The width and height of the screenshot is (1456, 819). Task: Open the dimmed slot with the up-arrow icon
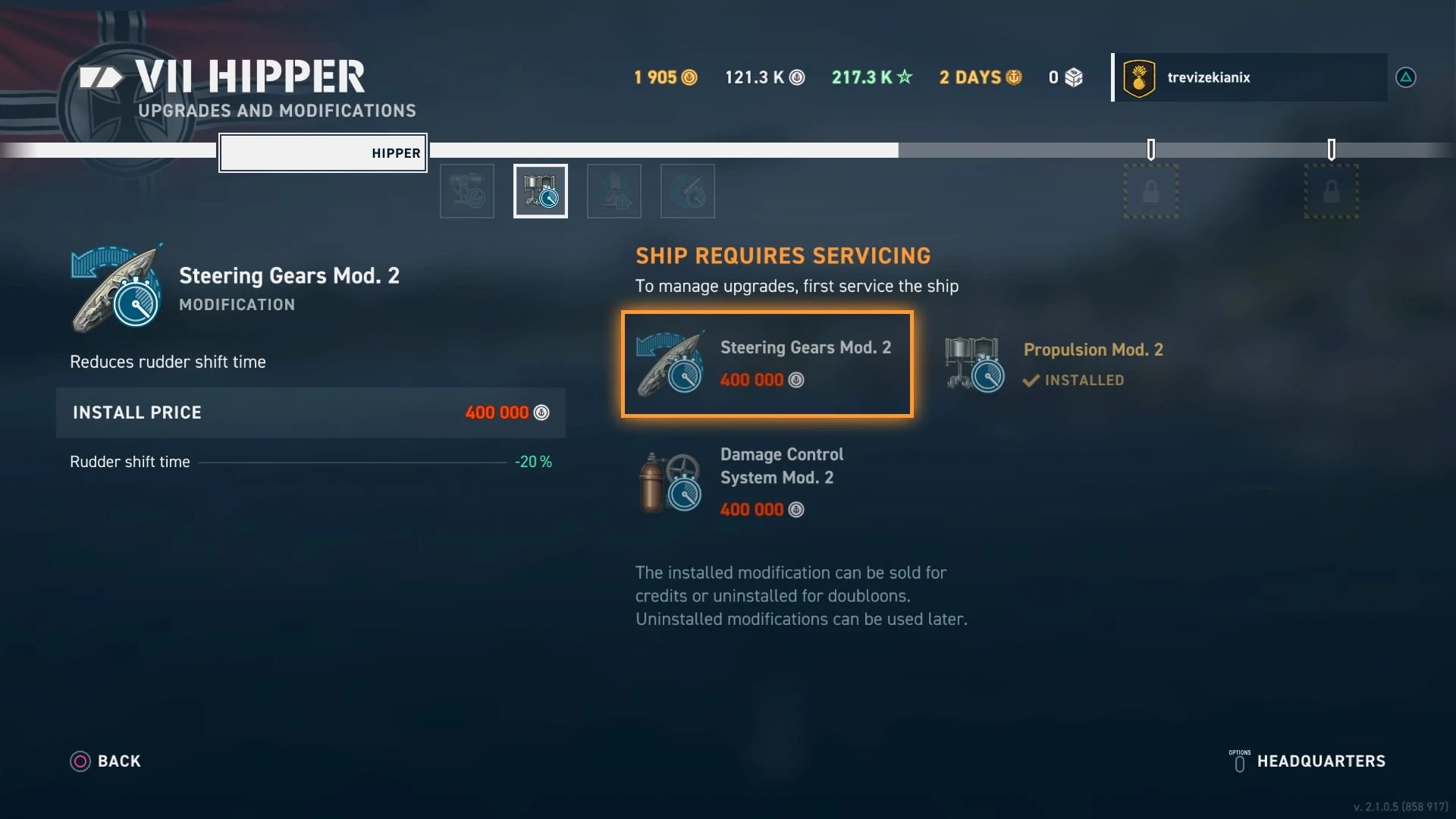(614, 191)
